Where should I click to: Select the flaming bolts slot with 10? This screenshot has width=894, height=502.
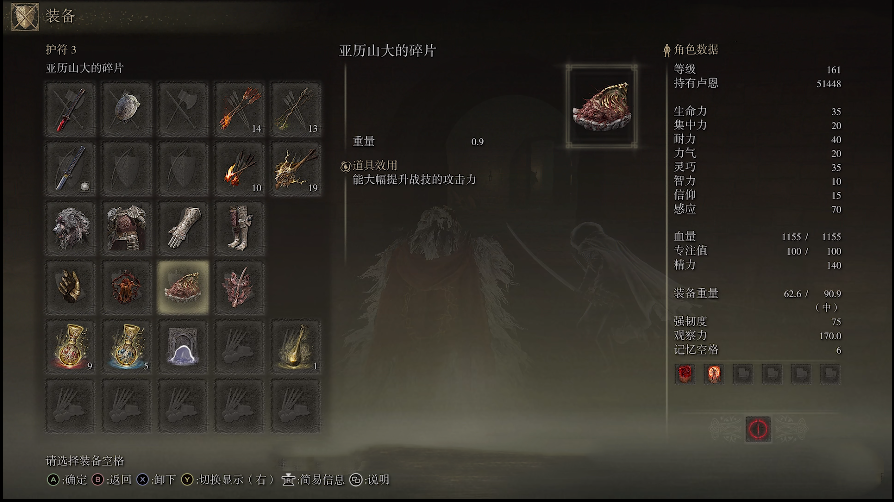(240, 168)
